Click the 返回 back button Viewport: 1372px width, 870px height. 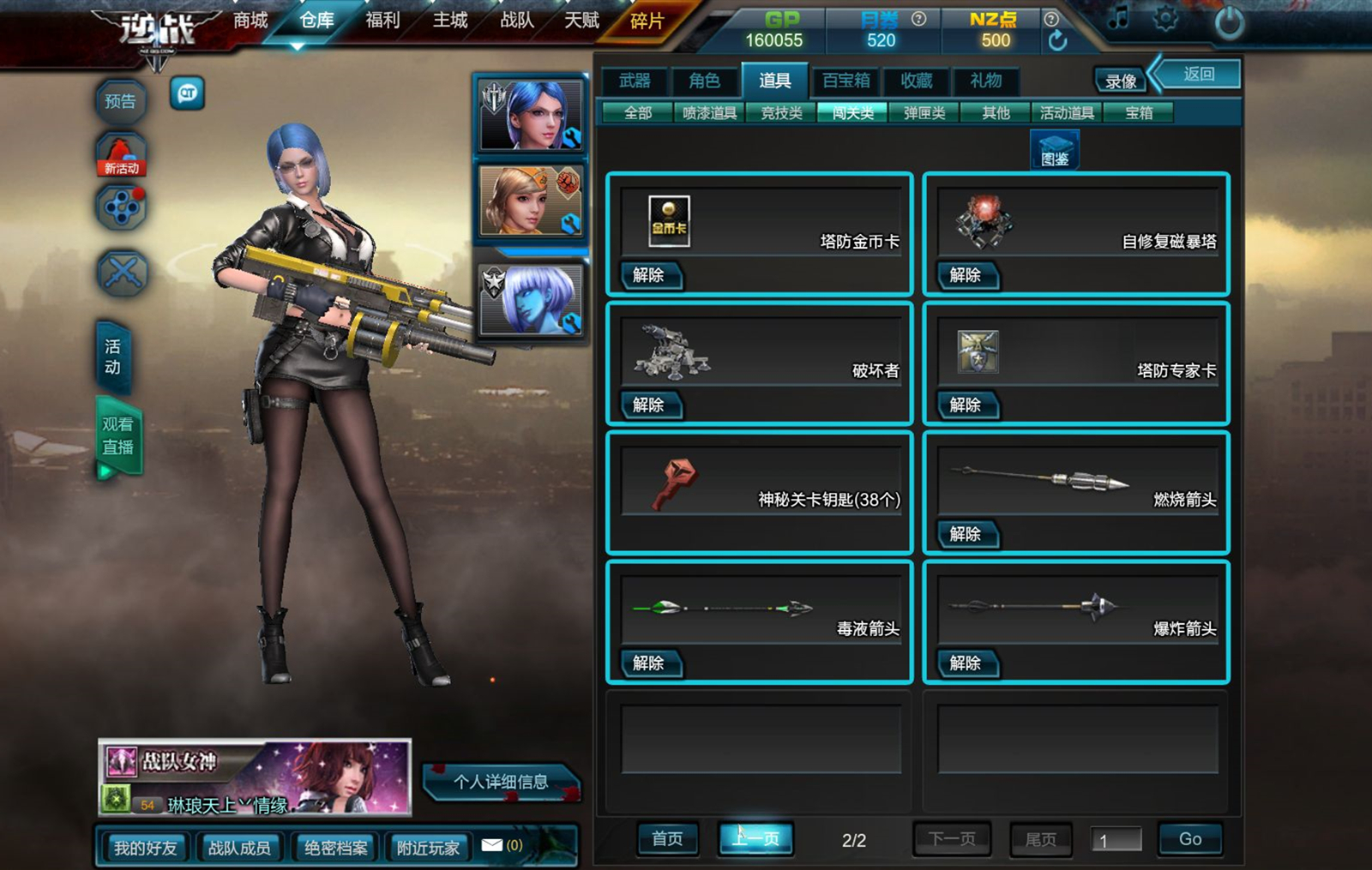[x=1199, y=75]
